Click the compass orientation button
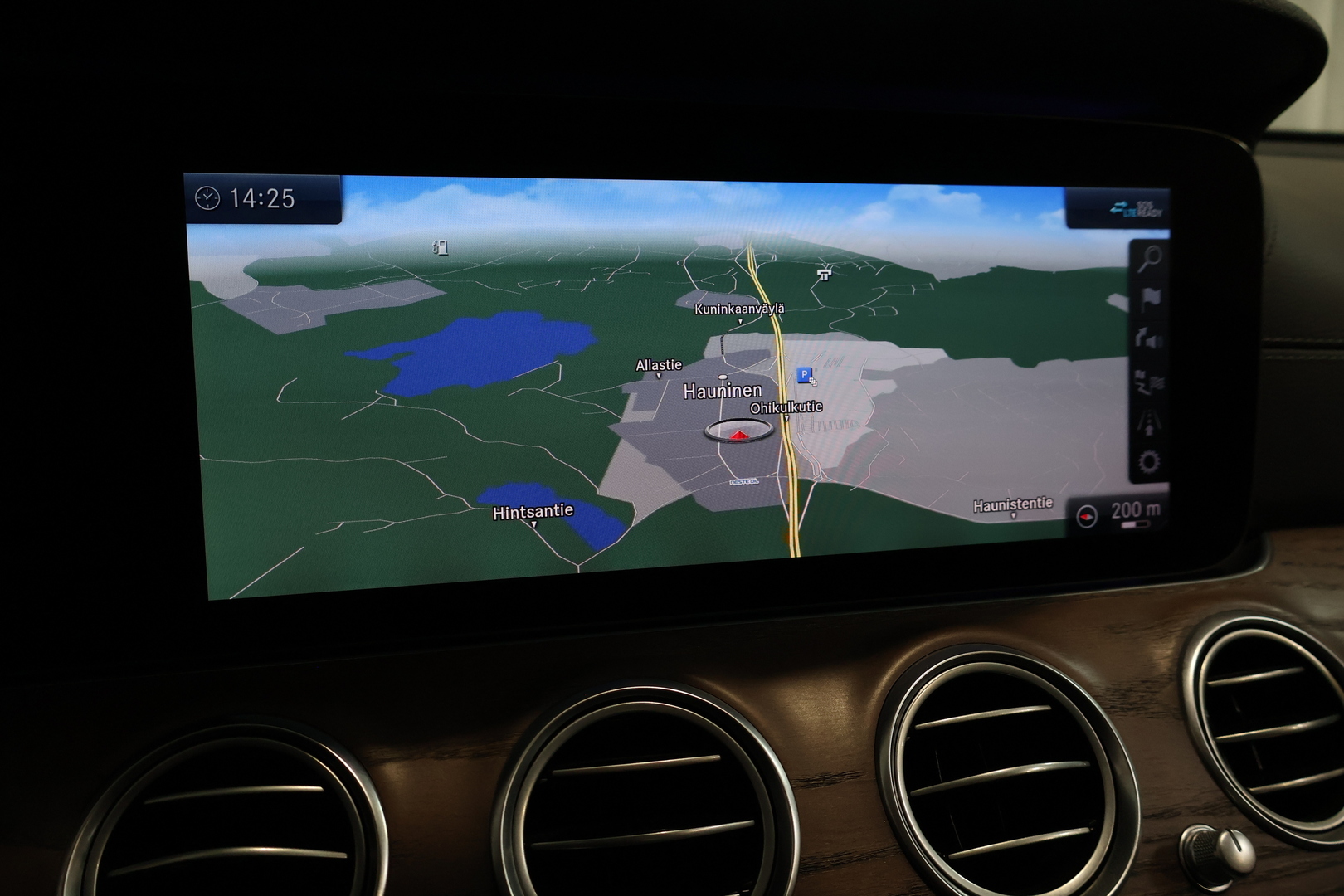1344x896 pixels. tap(1087, 516)
